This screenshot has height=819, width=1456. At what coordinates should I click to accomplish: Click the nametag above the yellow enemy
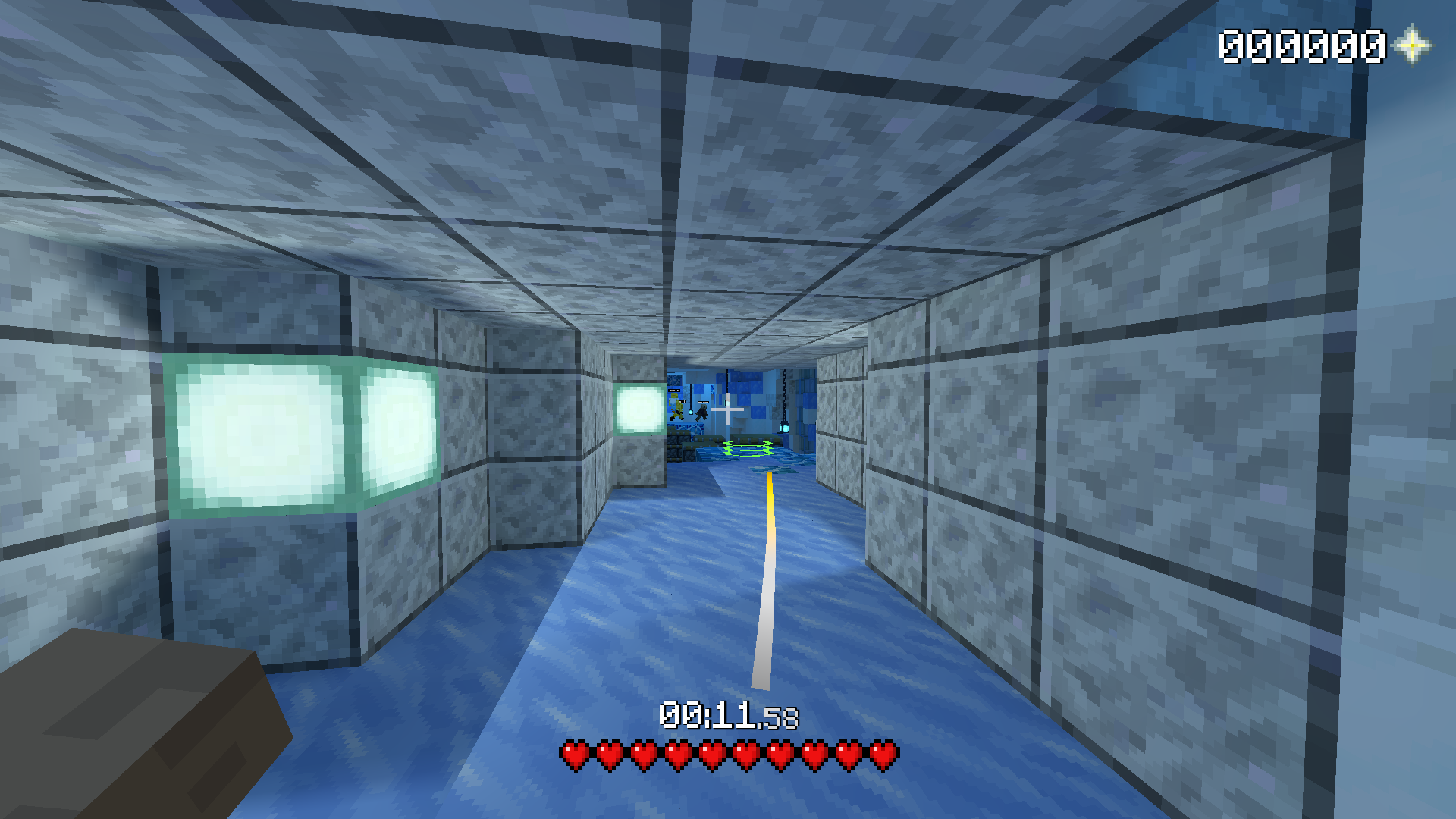pos(674,391)
